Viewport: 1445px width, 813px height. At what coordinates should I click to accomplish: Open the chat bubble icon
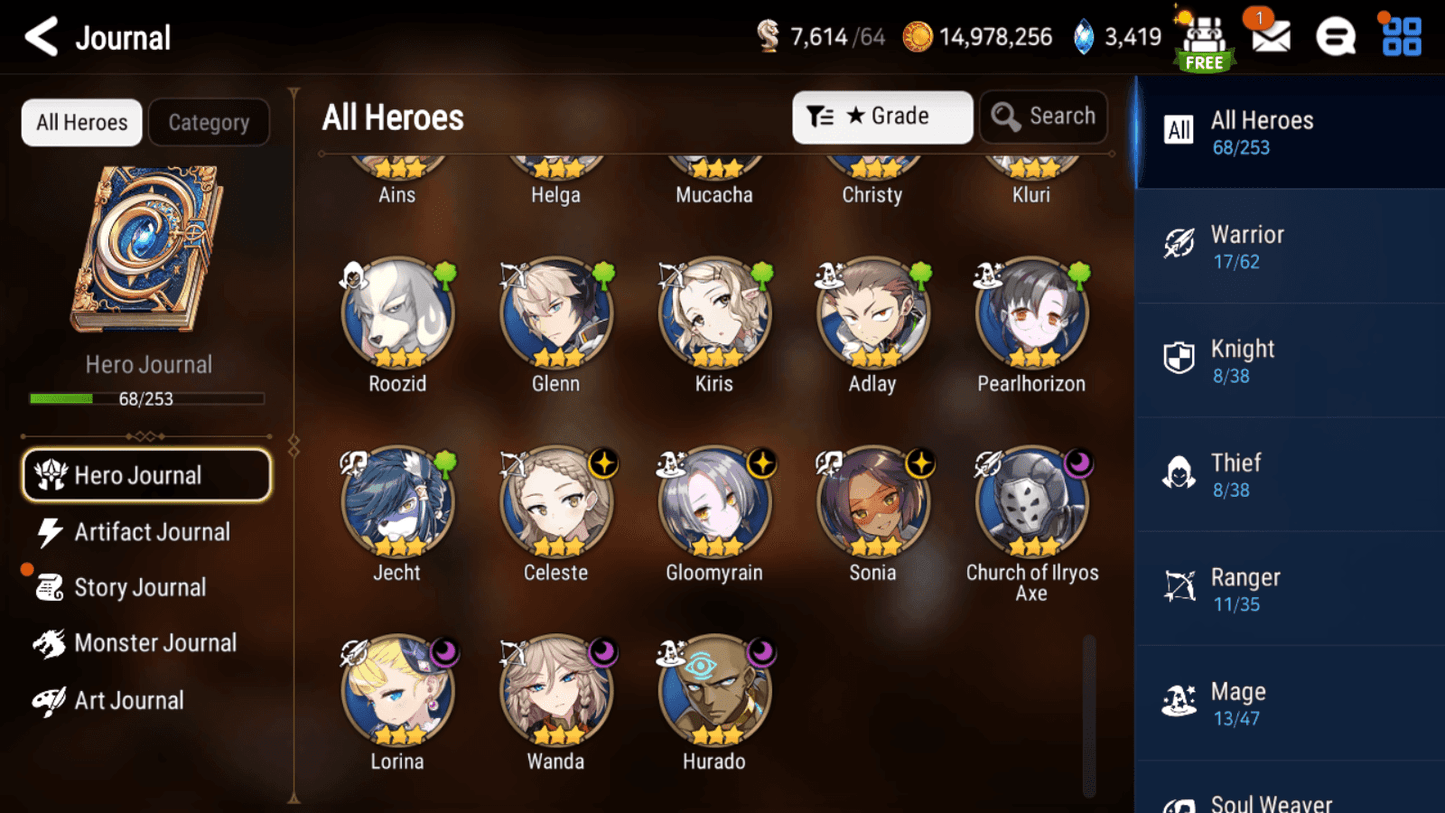point(1335,36)
